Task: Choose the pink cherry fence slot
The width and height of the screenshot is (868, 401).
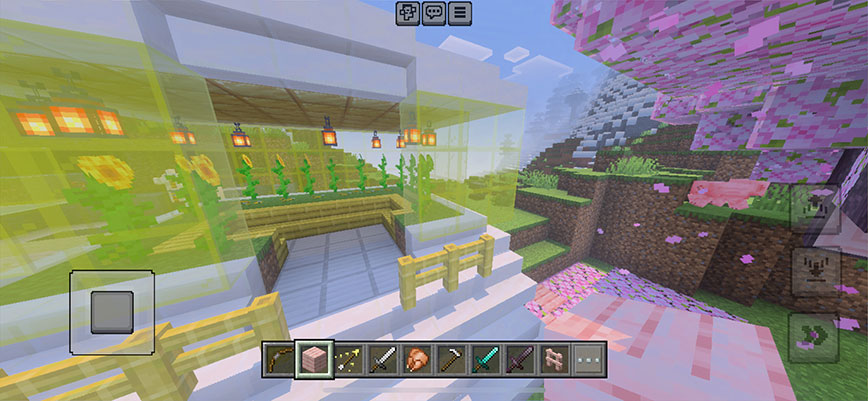Action: click(553, 360)
